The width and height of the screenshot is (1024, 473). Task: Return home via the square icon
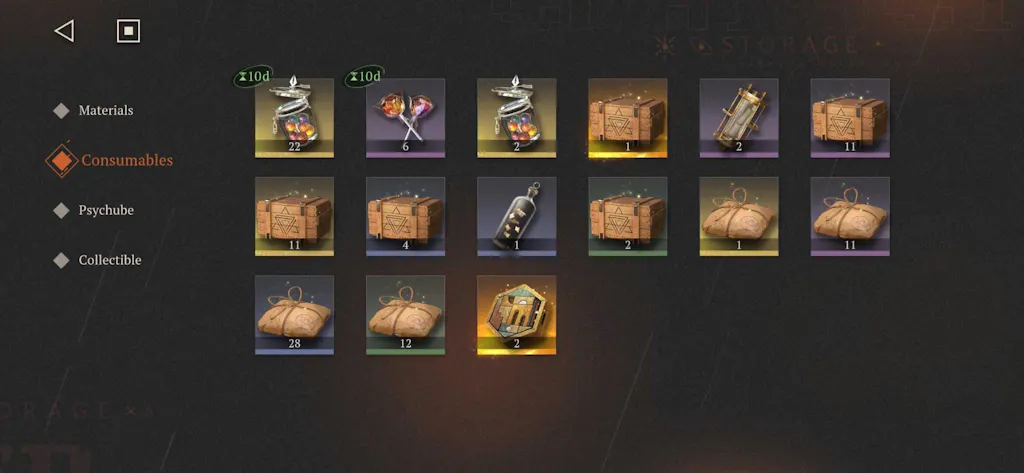click(x=128, y=31)
